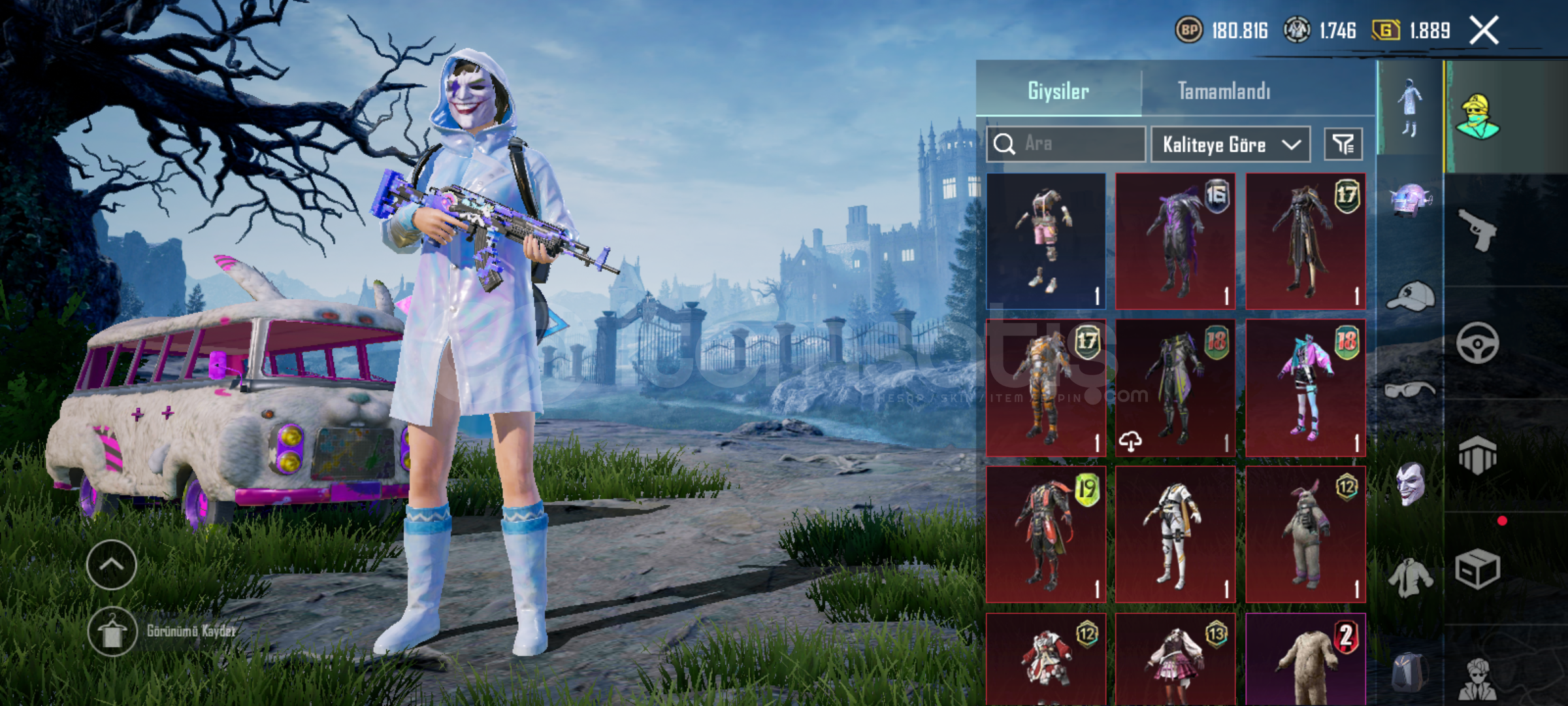This screenshot has height=706, width=1568.
Task: Collapse the panel with the up arrow button
Action: (112, 565)
